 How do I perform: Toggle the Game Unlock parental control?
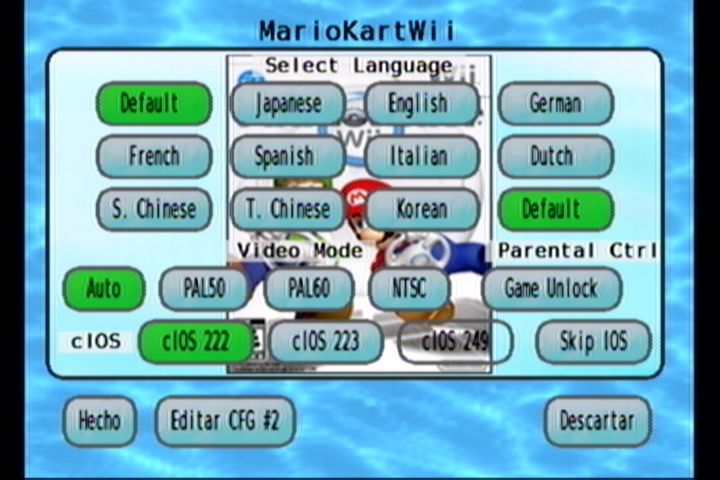[551, 289]
